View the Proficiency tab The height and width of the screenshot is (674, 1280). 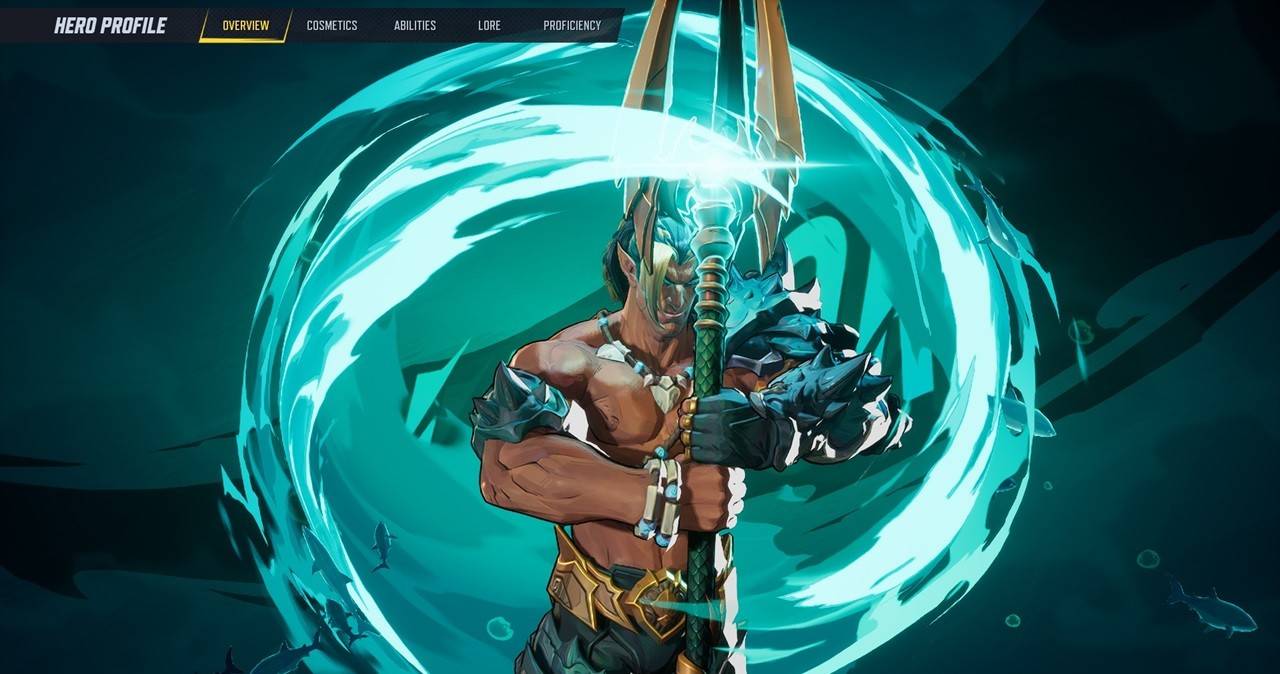coord(572,26)
